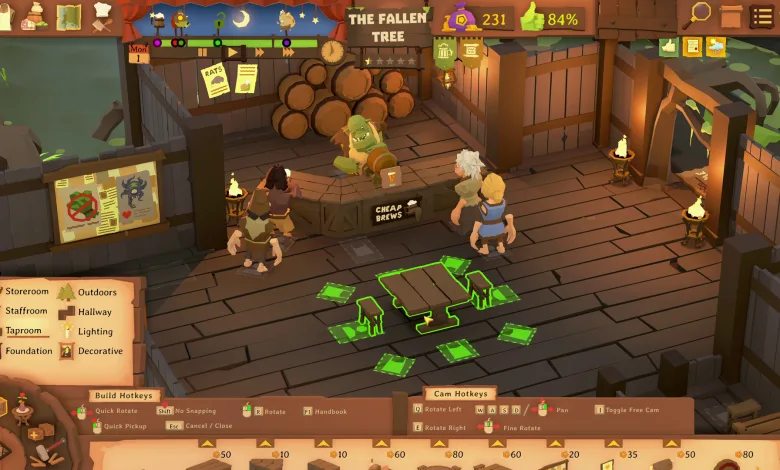The height and width of the screenshot is (470, 780).
Task: Select the Storeroom build category
Action: click(x=27, y=292)
